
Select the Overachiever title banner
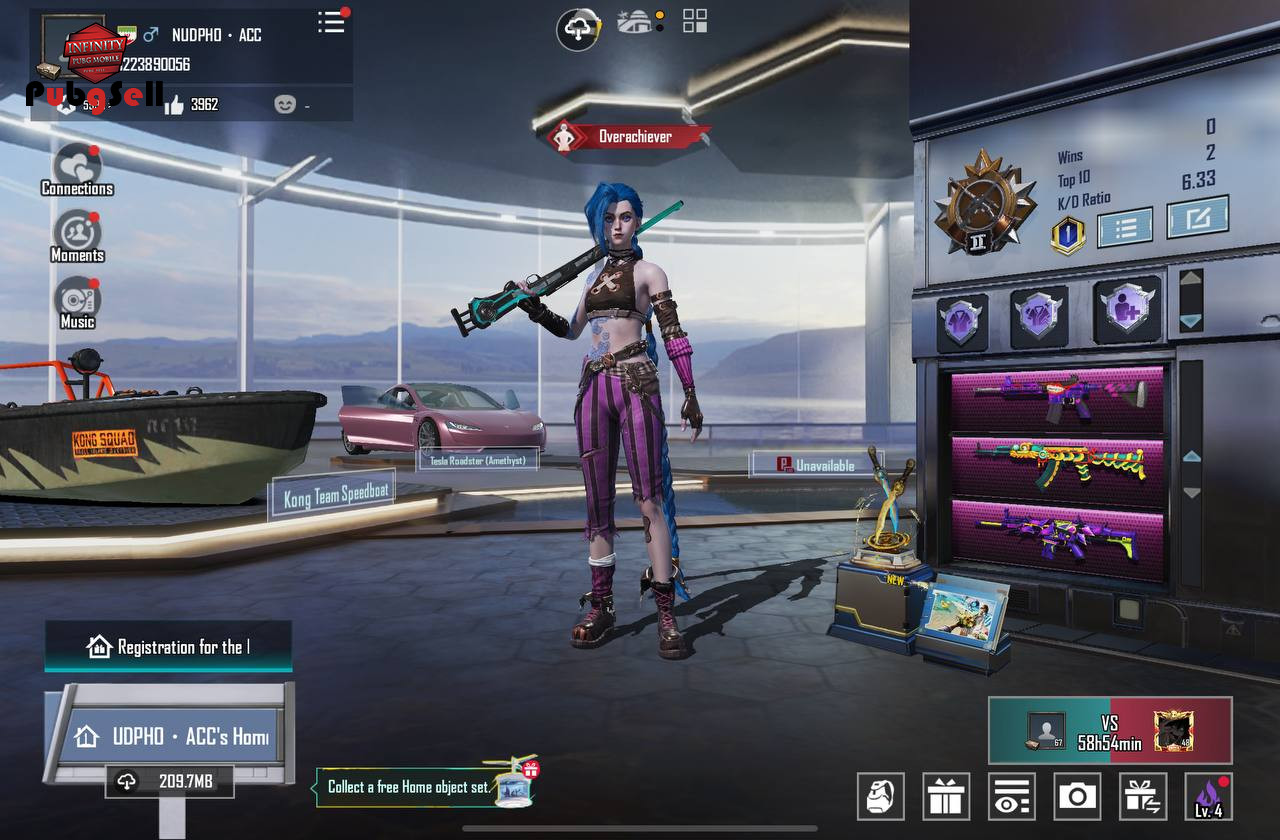630,137
